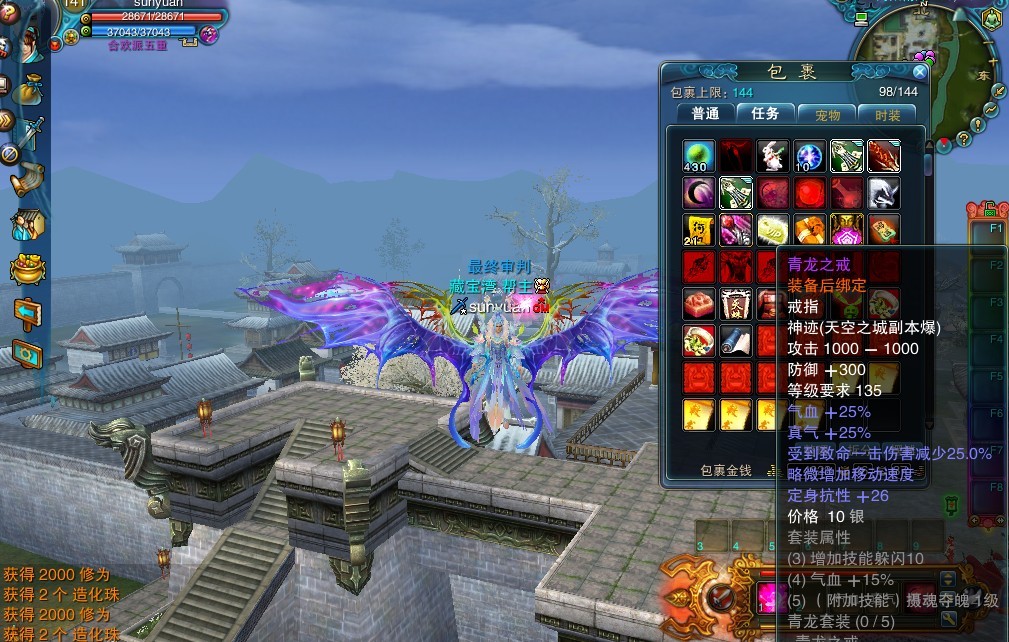Select the purple crescent moon item
The width and height of the screenshot is (1009, 642).
[x=699, y=193]
